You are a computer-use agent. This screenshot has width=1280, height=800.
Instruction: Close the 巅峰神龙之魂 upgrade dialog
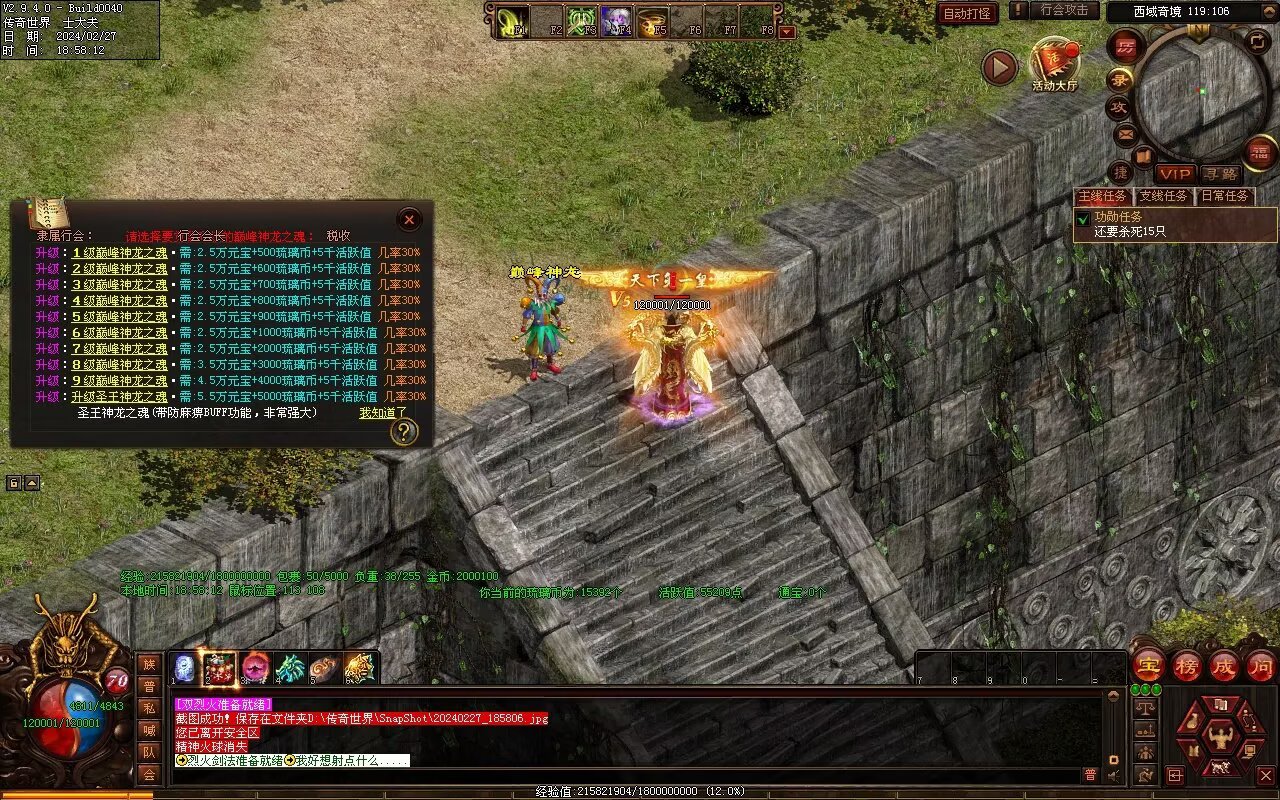click(408, 220)
